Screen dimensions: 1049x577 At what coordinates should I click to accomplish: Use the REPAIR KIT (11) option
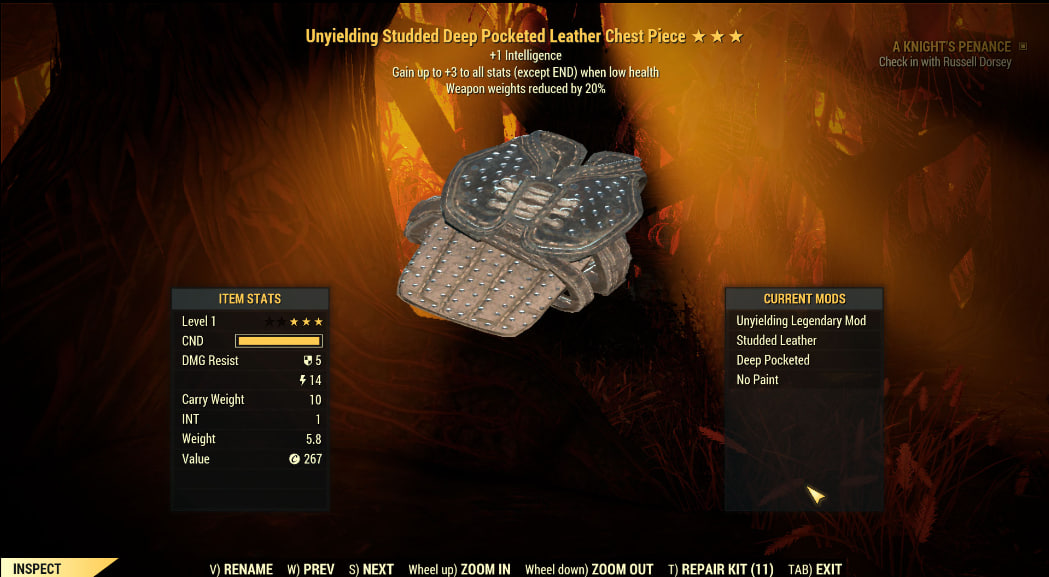point(720,569)
